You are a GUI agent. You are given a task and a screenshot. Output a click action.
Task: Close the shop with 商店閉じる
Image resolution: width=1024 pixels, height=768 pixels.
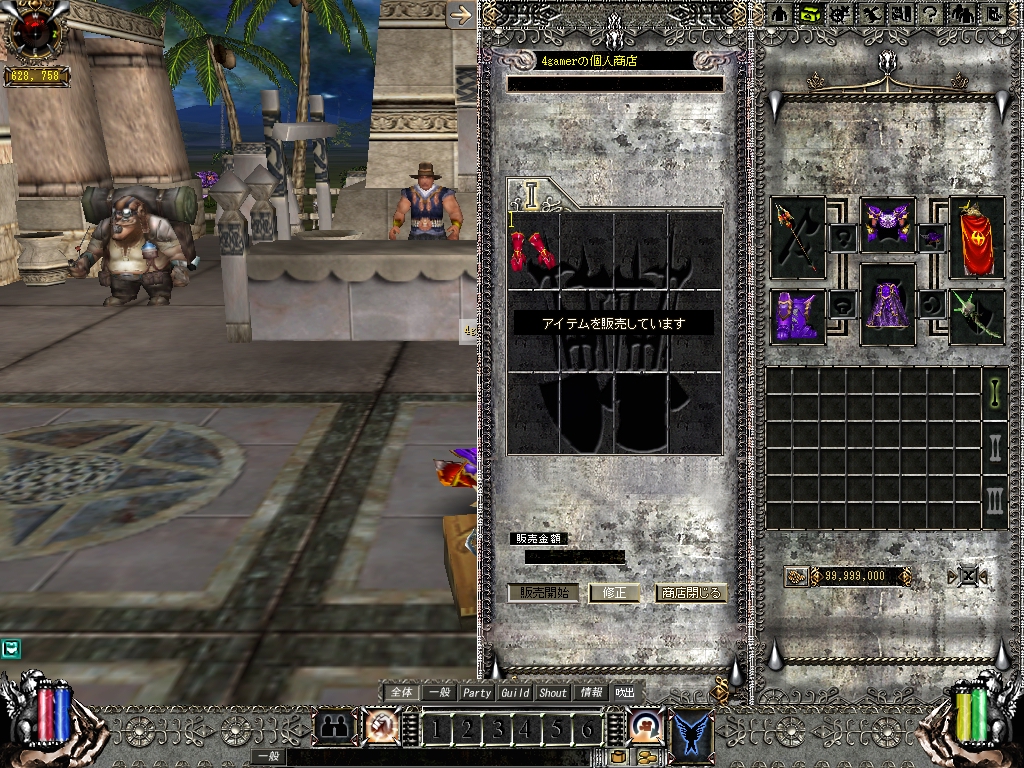(x=690, y=592)
